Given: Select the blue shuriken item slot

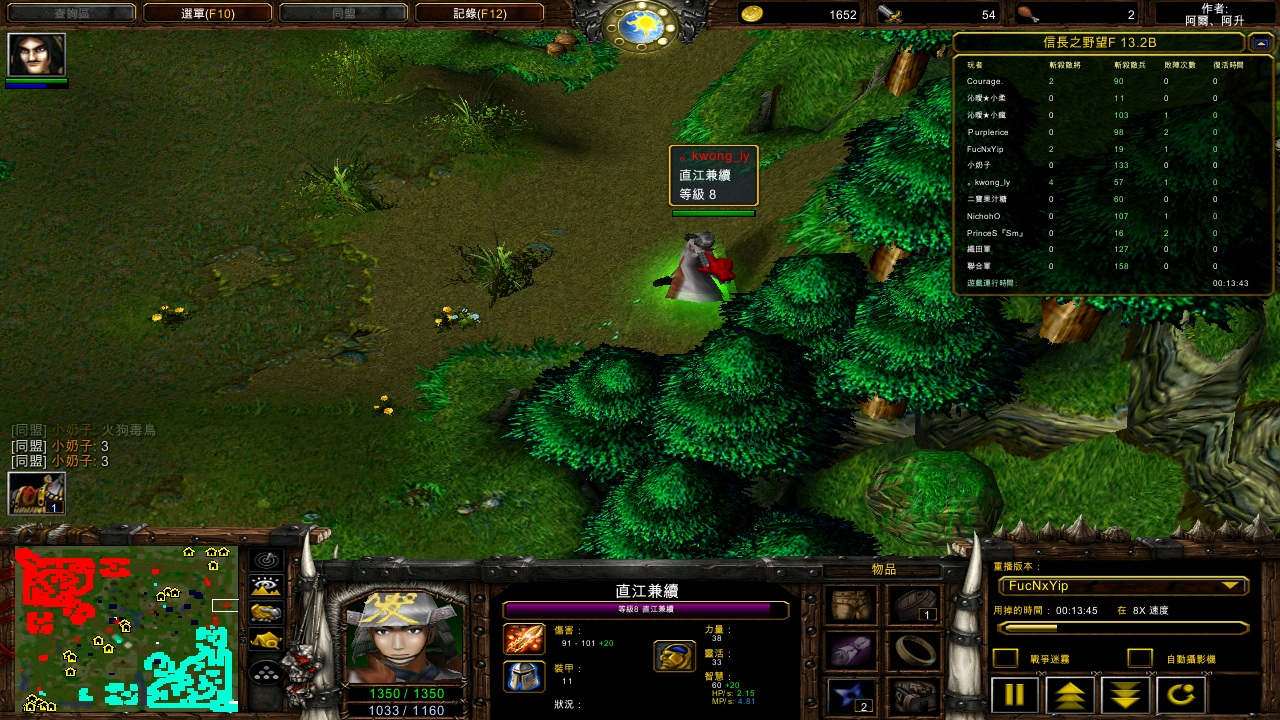Looking at the screenshot, I should coord(853,696).
